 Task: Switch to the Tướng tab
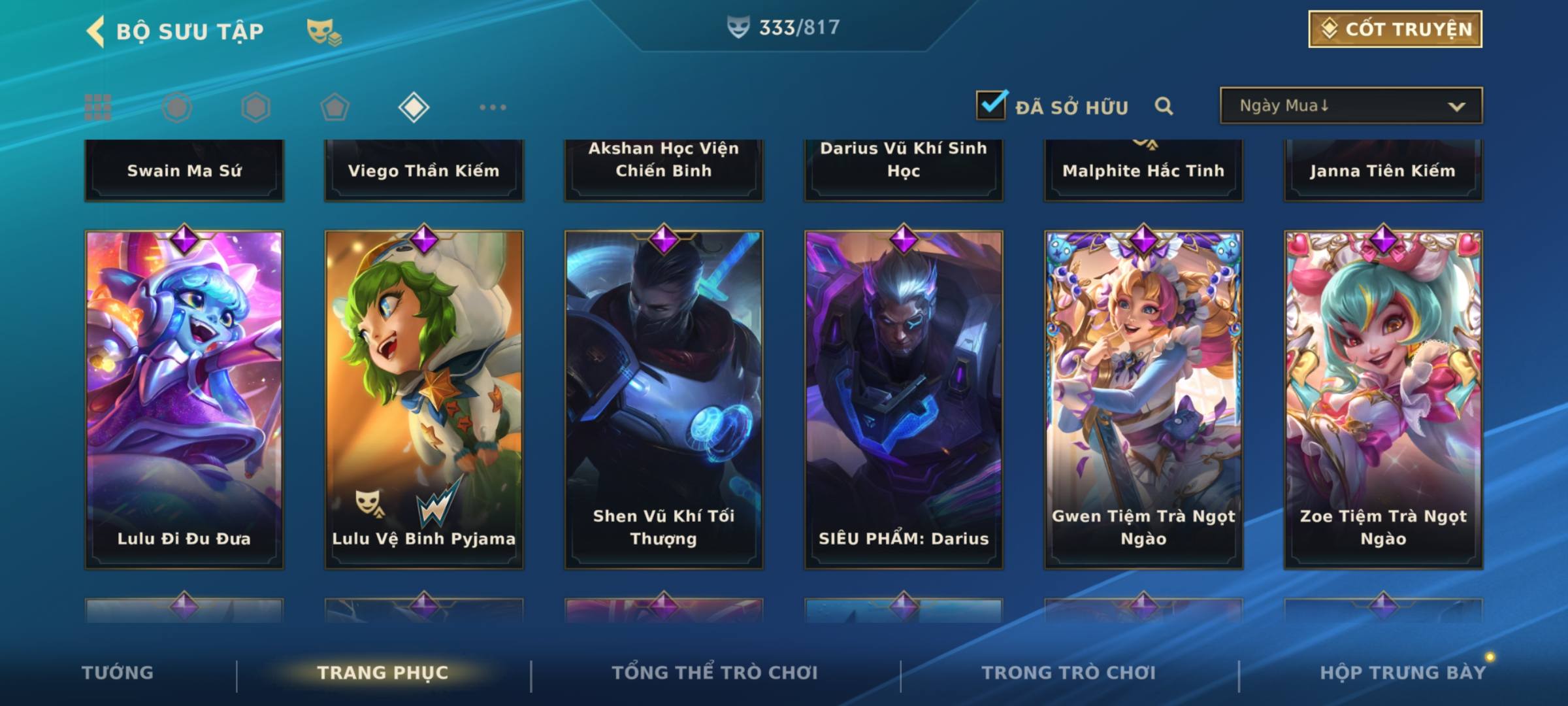(118, 673)
